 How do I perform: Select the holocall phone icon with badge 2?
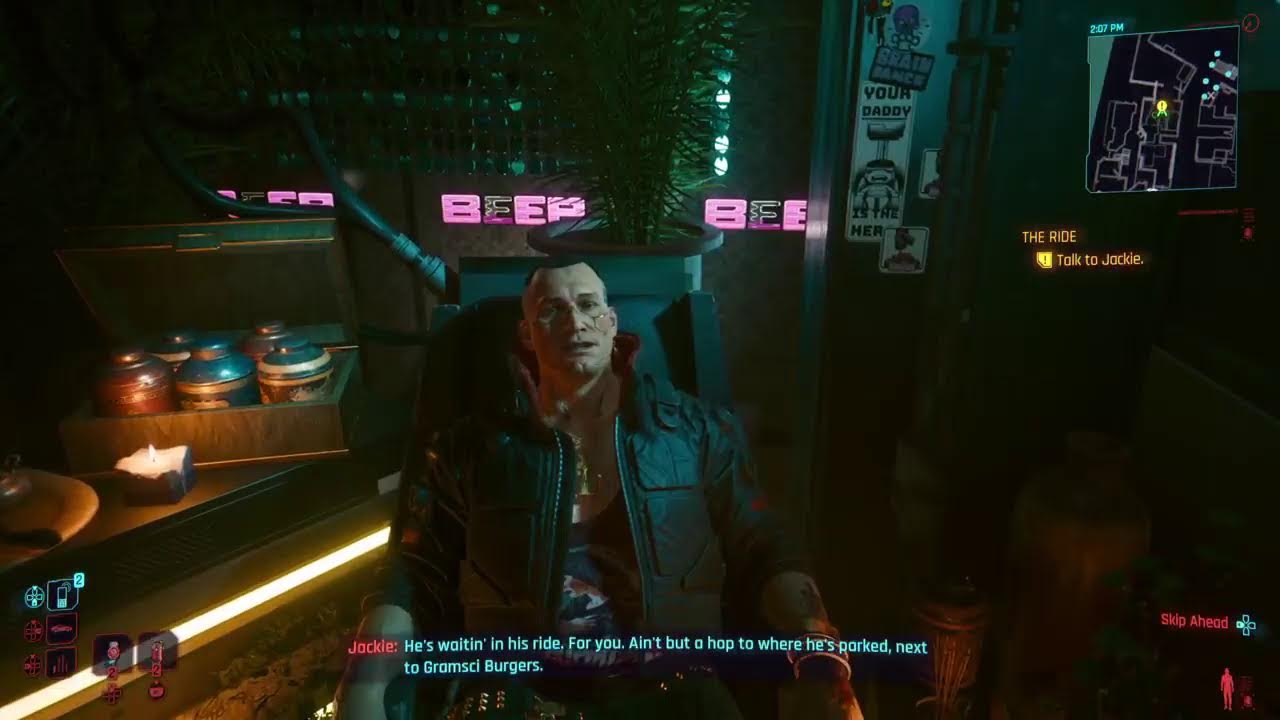(63, 595)
